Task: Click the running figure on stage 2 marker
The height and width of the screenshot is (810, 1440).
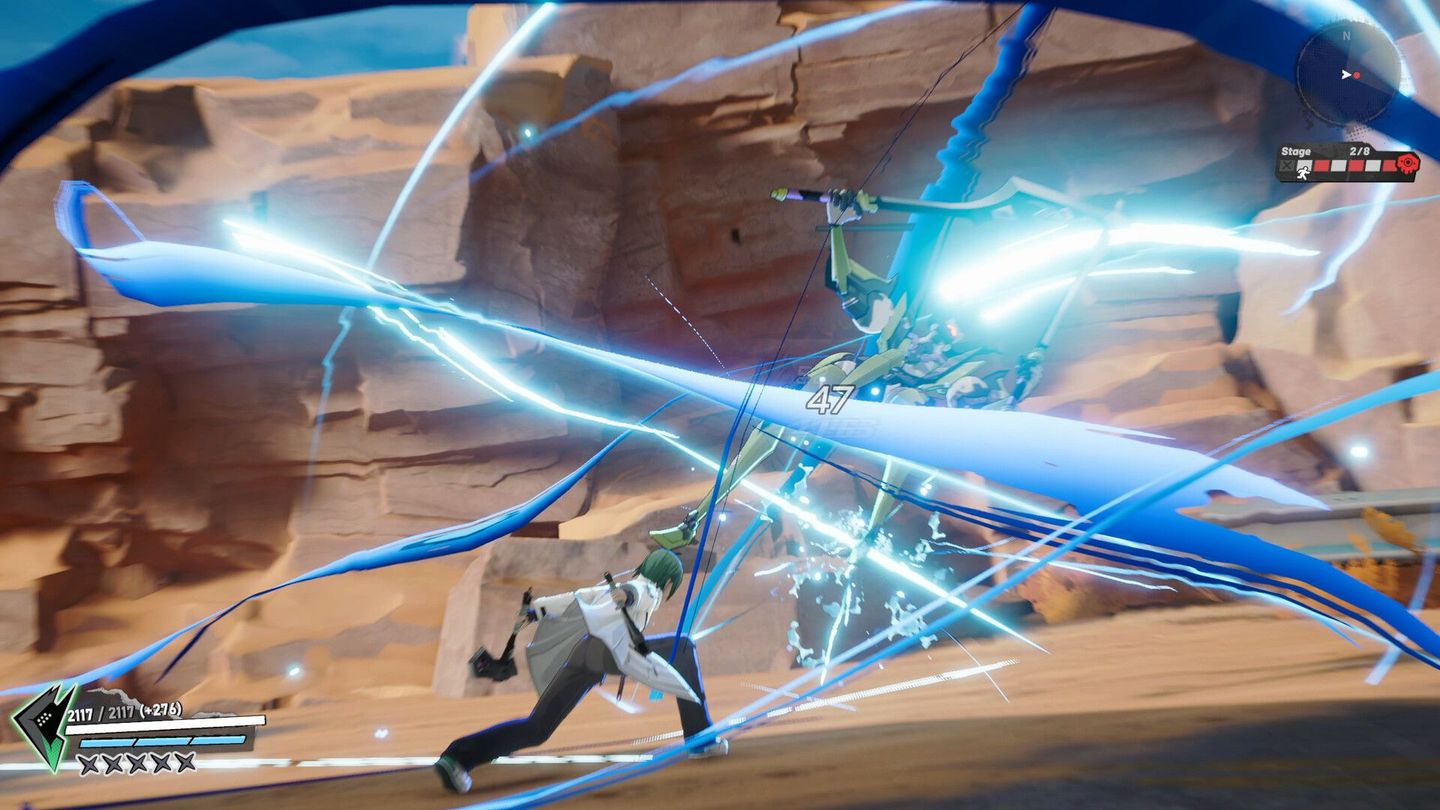Action: [x=1304, y=170]
